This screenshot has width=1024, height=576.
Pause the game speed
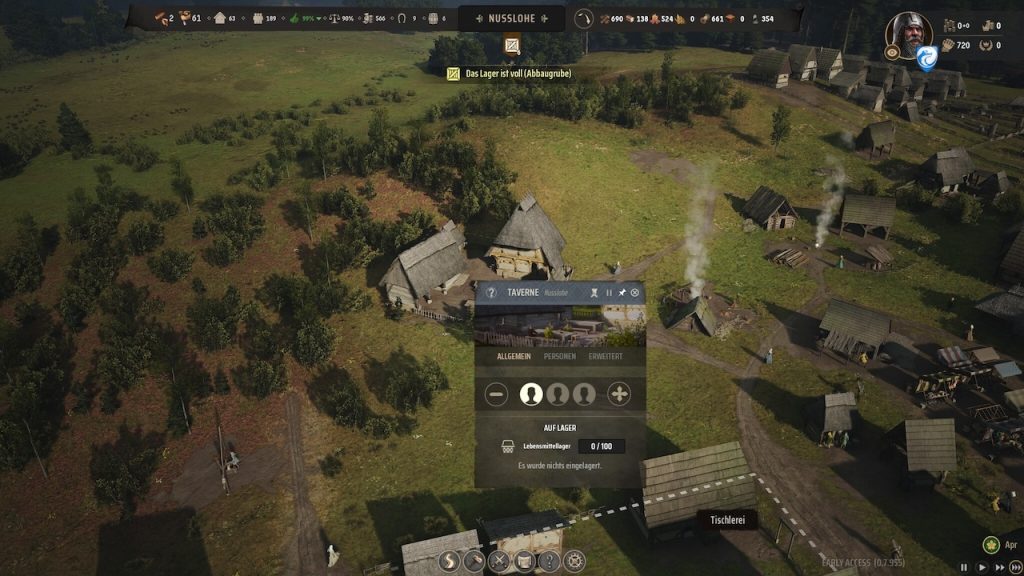(x=964, y=568)
